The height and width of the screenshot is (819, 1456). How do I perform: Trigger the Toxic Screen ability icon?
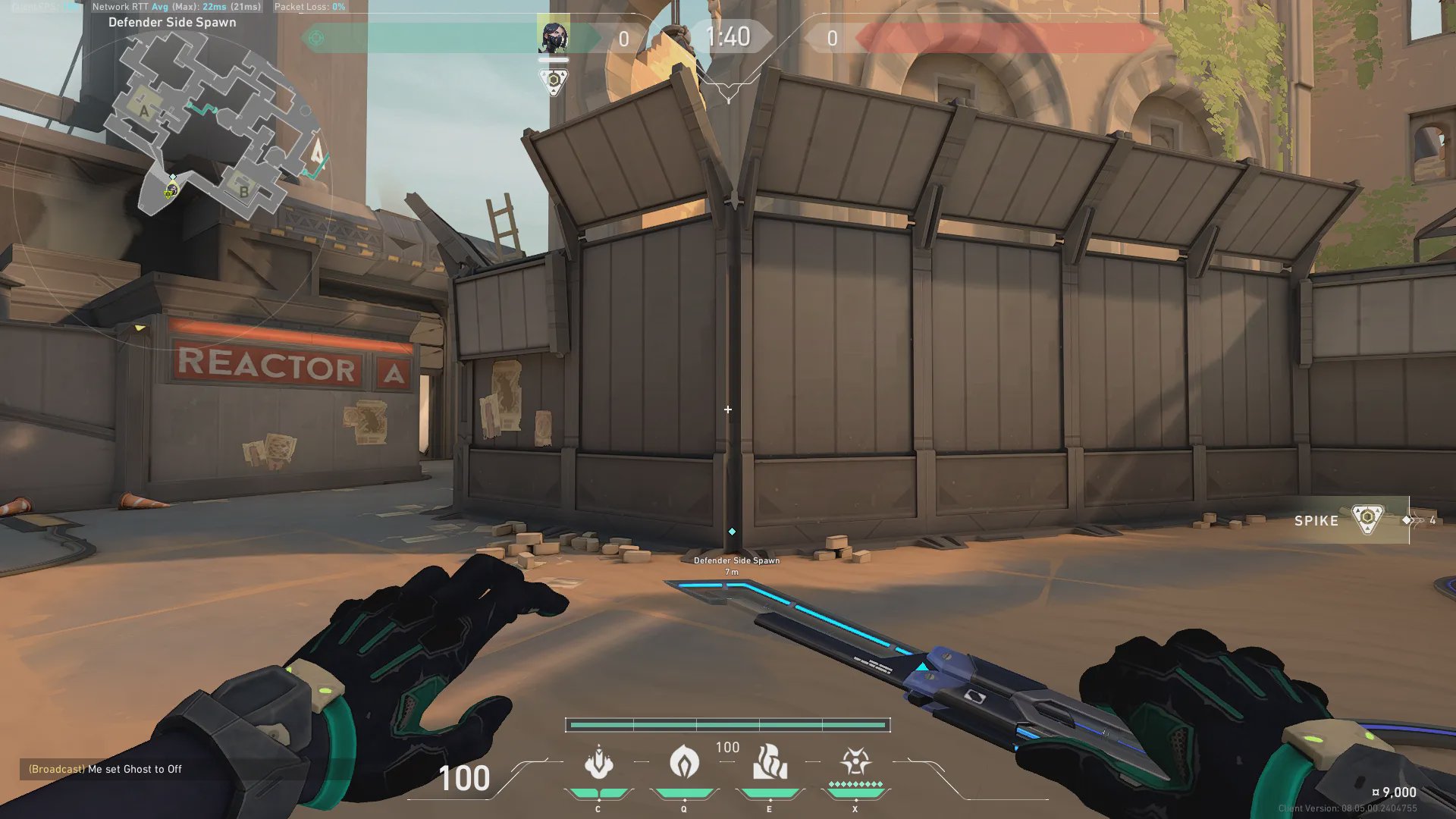click(769, 763)
